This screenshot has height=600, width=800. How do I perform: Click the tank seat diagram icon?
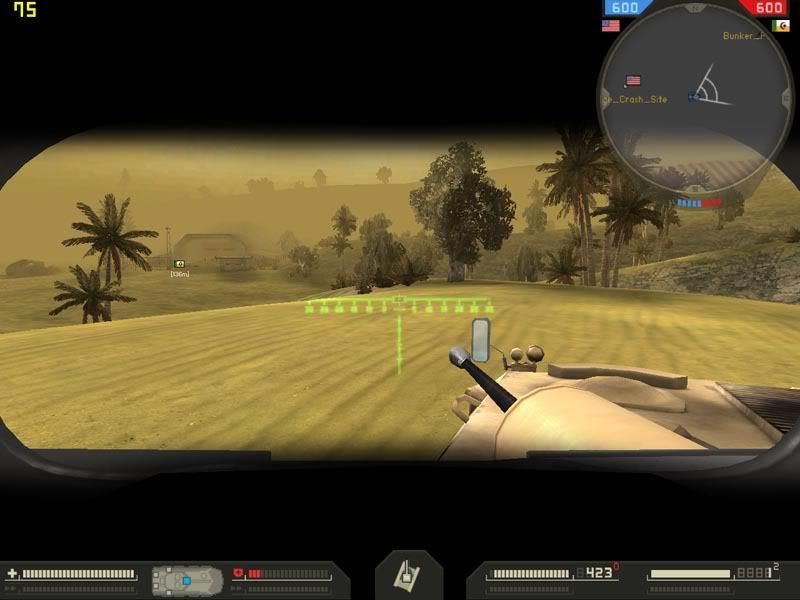[x=186, y=579]
